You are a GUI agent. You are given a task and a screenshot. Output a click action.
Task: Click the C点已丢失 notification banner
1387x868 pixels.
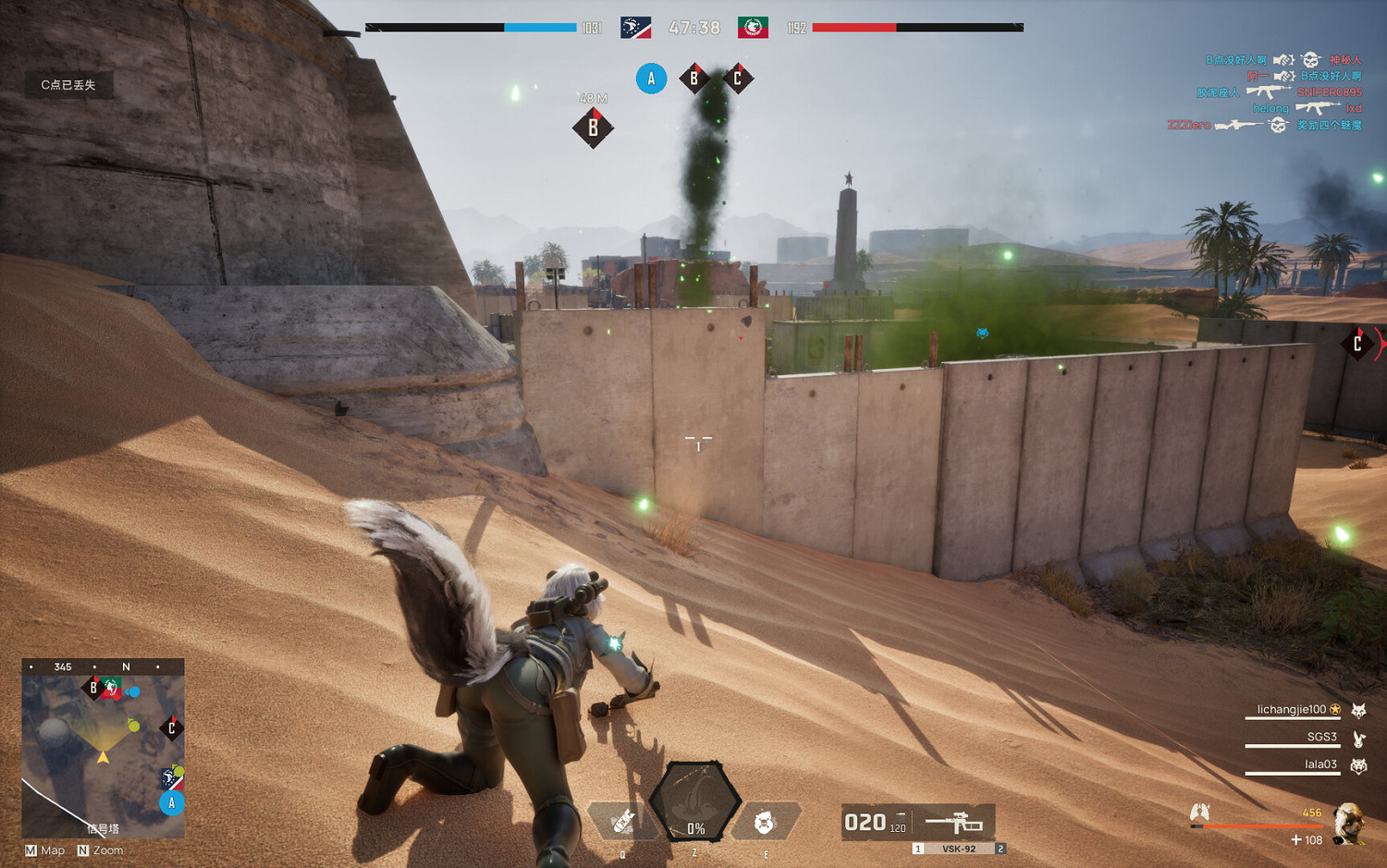coord(68,83)
